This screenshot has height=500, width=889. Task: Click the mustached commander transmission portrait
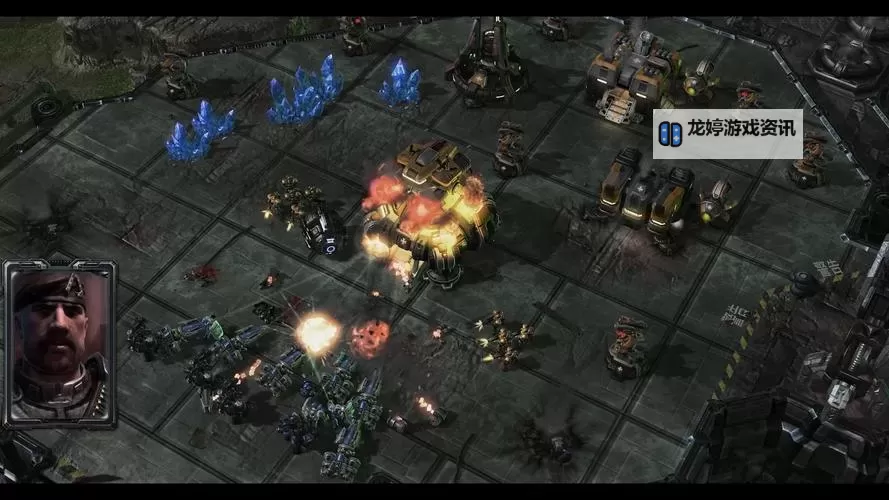point(58,343)
